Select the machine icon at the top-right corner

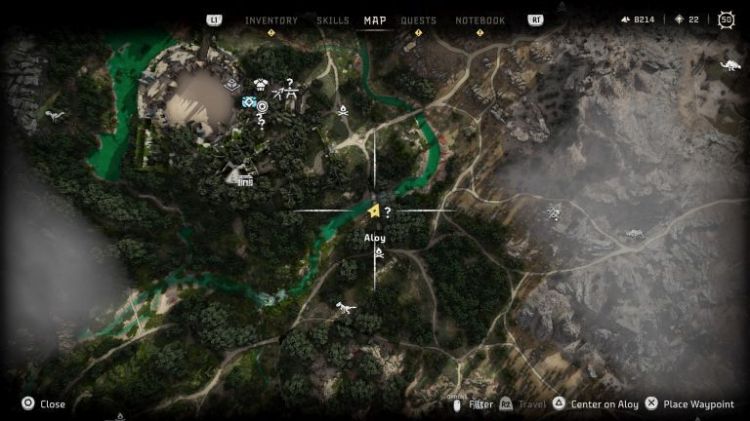[x=730, y=66]
